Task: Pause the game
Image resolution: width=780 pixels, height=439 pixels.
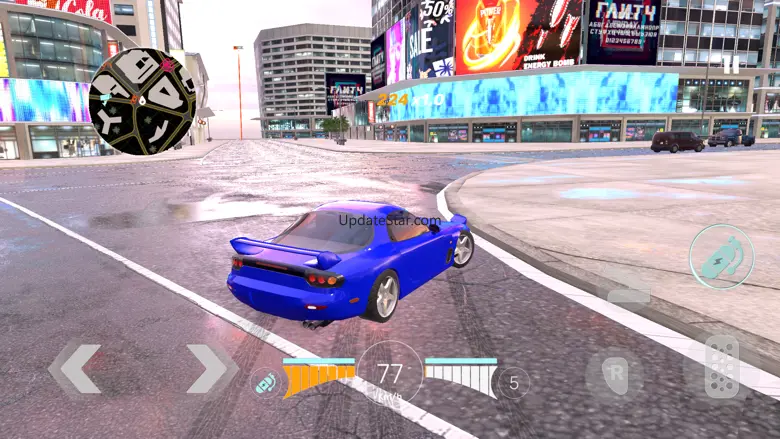Action: [732, 64]
